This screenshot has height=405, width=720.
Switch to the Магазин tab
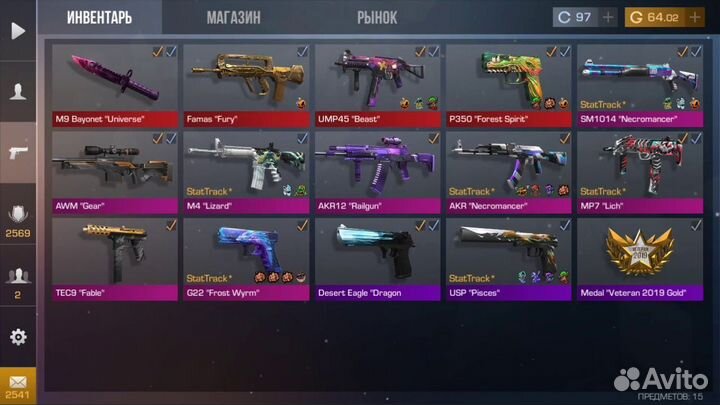pos(233,17)
